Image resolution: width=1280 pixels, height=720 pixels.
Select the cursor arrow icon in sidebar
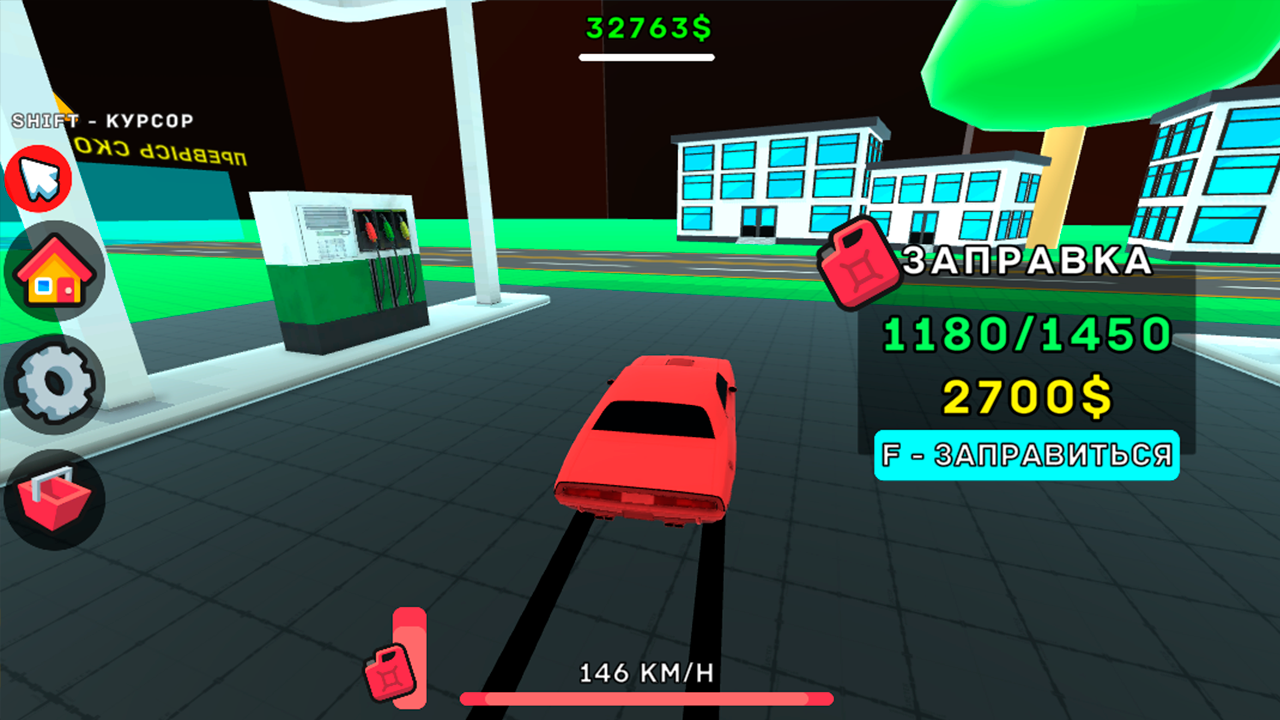click(38, 180)
